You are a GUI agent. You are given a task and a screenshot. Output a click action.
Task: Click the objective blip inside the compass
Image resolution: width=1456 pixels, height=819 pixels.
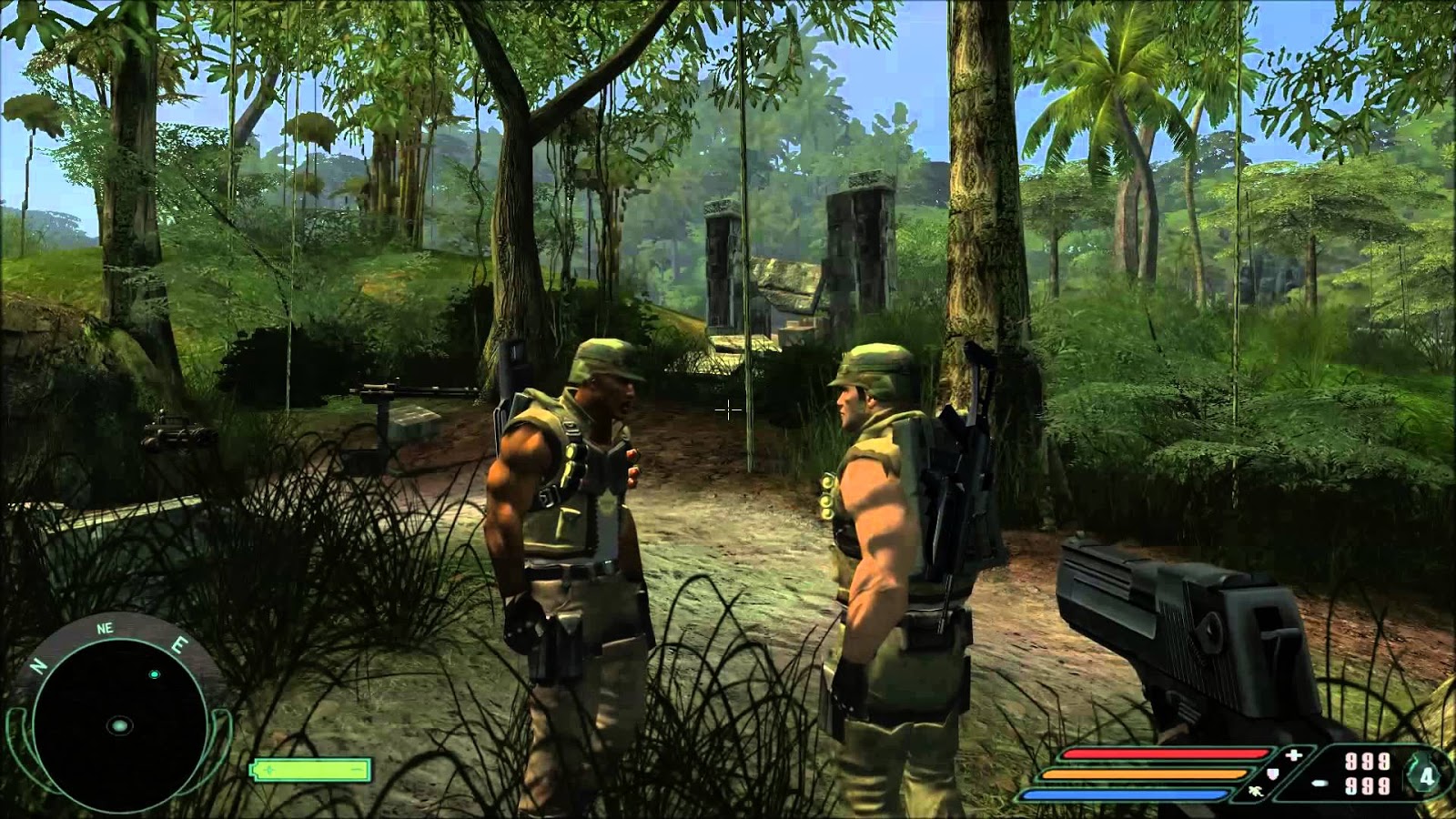[154, 673]
